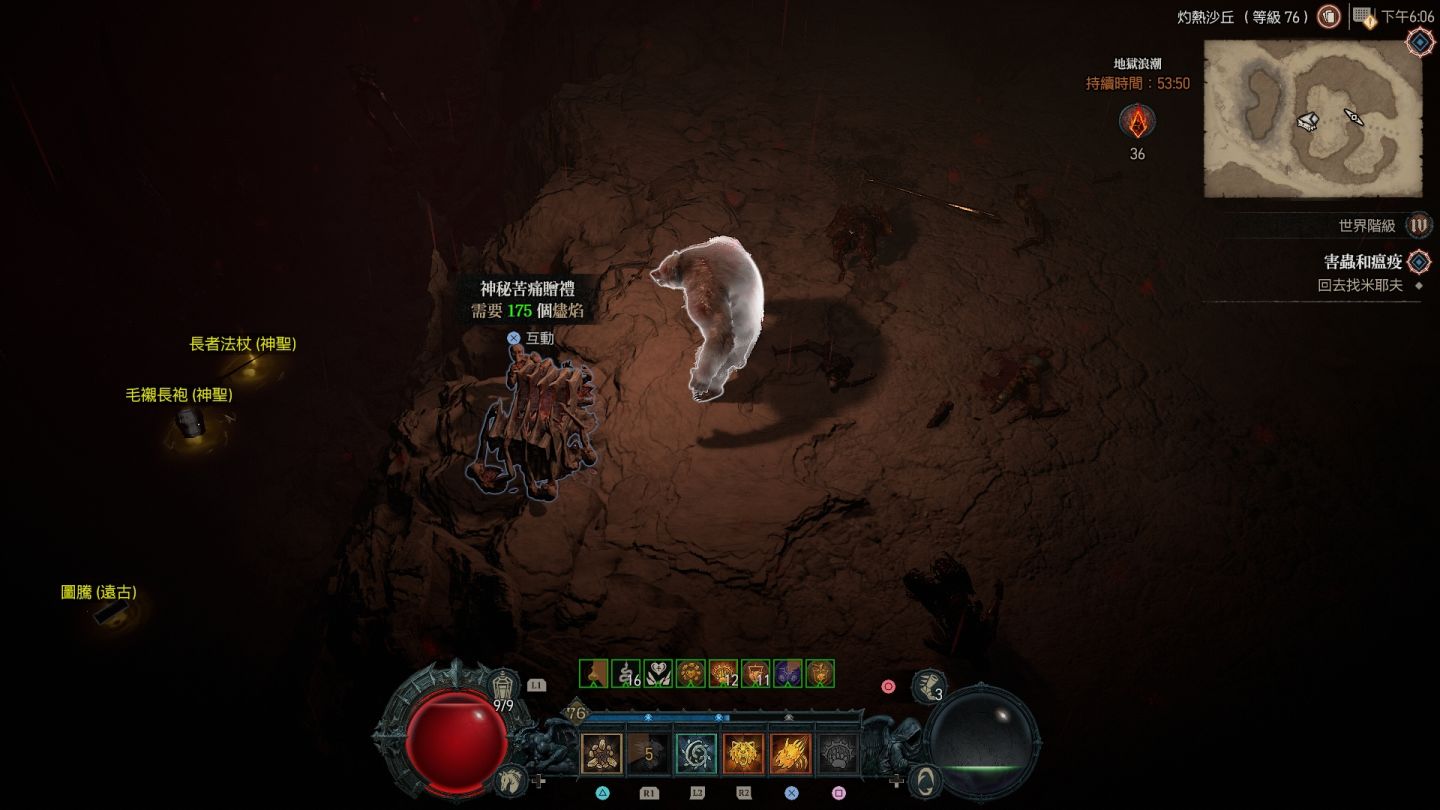Click the World Tier IV badge

click(x=1418, y=225)
